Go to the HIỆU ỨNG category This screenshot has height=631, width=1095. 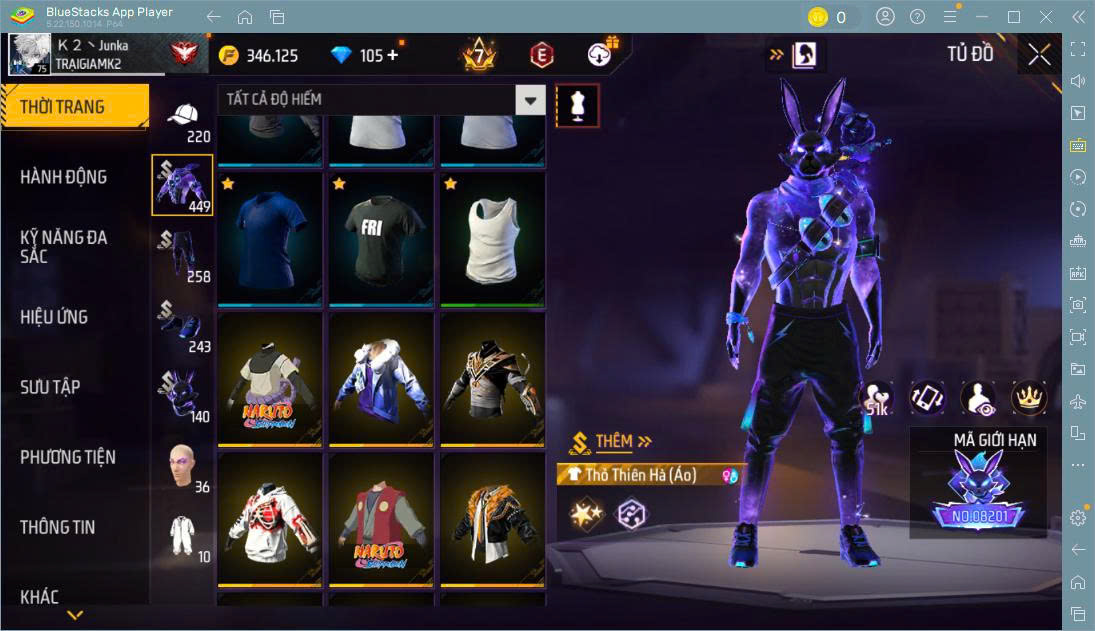(x=54, y=317)
